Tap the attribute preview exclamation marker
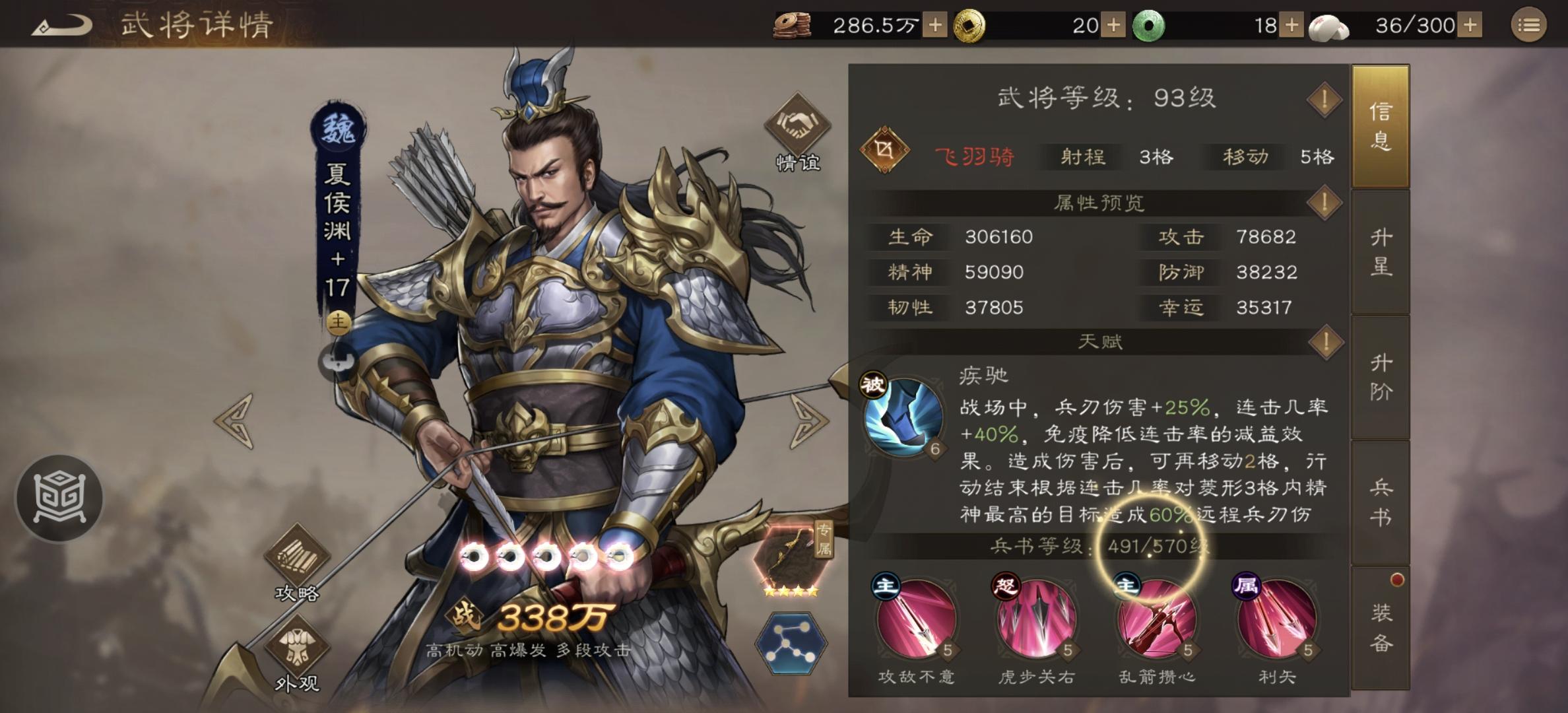This screenshot has width=1568, height=713. pyautogui.click(x=1326, y=202)
